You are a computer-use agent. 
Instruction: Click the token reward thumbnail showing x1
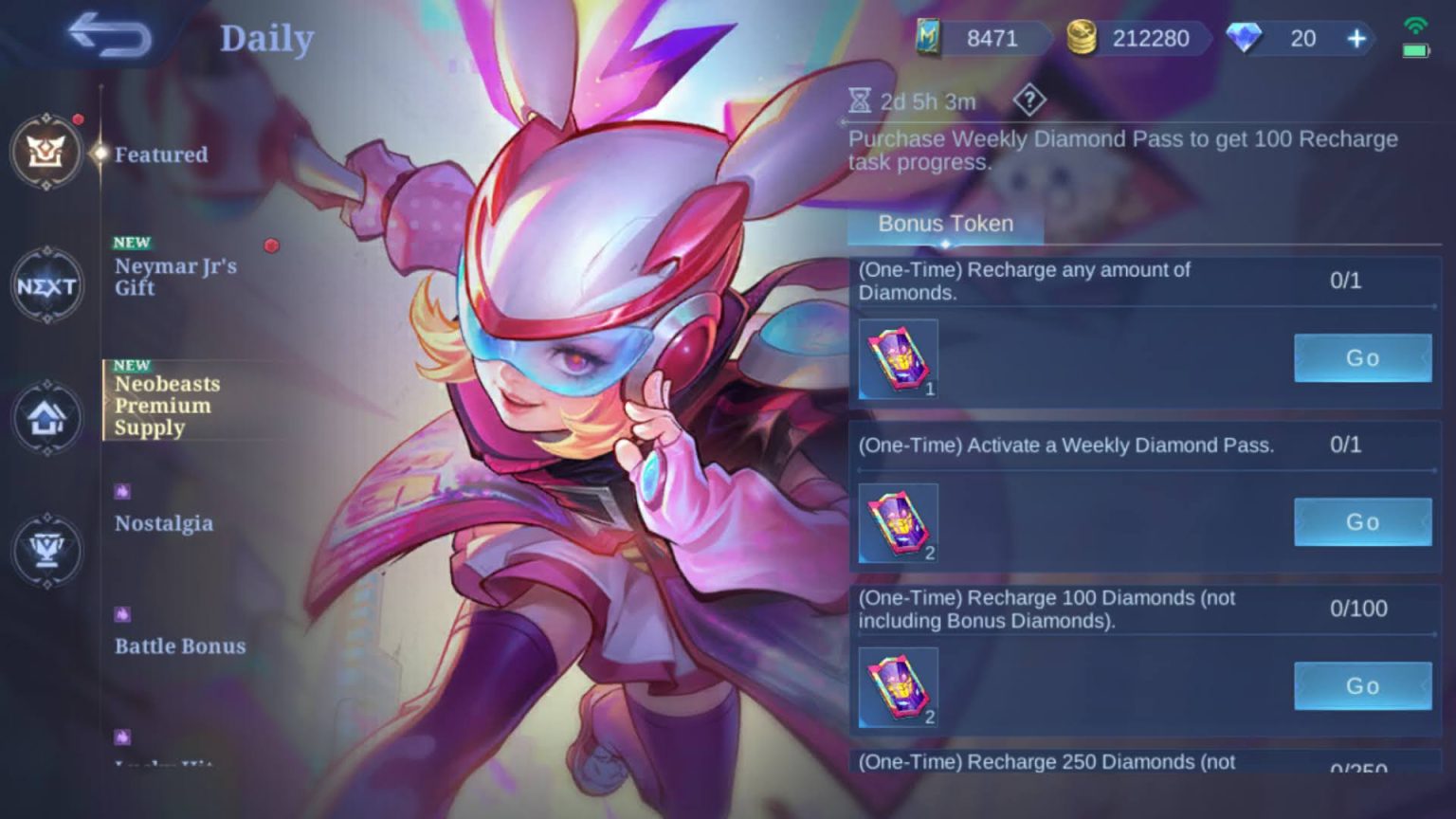coord(897,358)
